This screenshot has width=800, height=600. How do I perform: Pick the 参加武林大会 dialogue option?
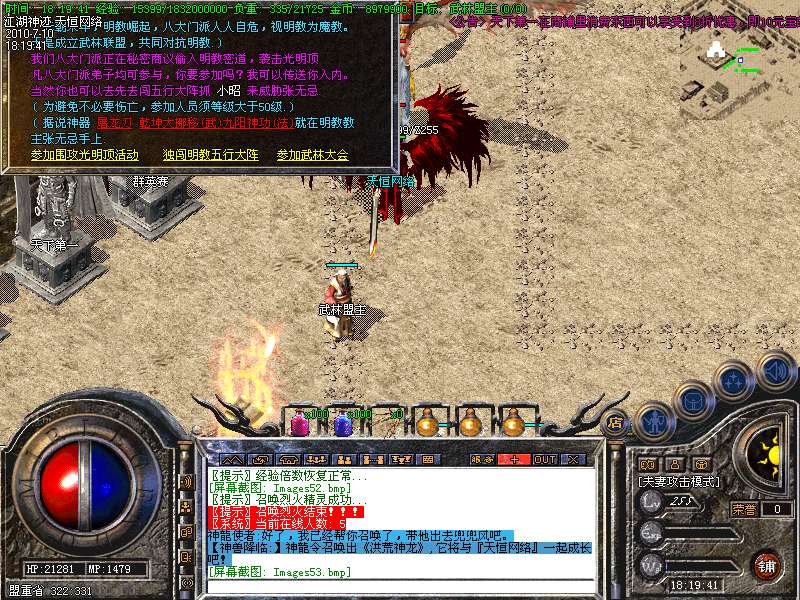pos(312,155)
